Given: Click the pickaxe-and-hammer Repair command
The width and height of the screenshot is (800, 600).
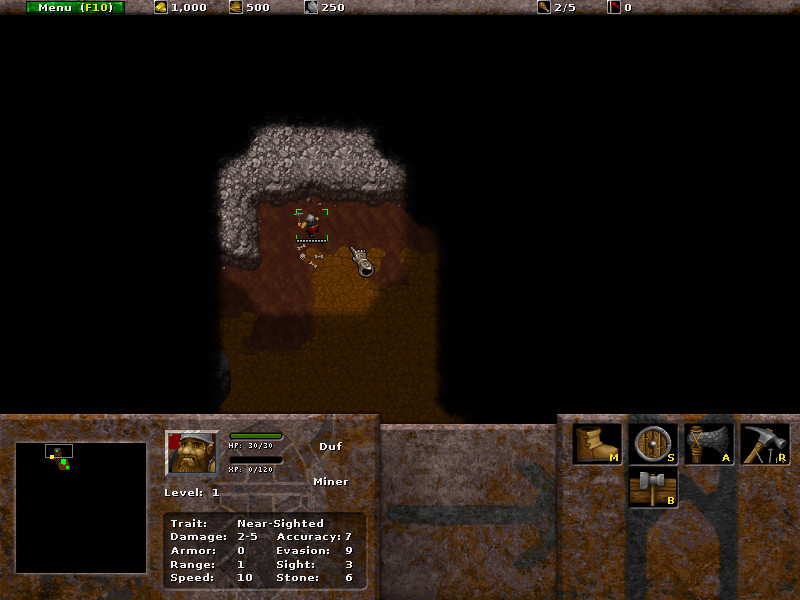Looking at the screenshot, I should tap(765, 444).
